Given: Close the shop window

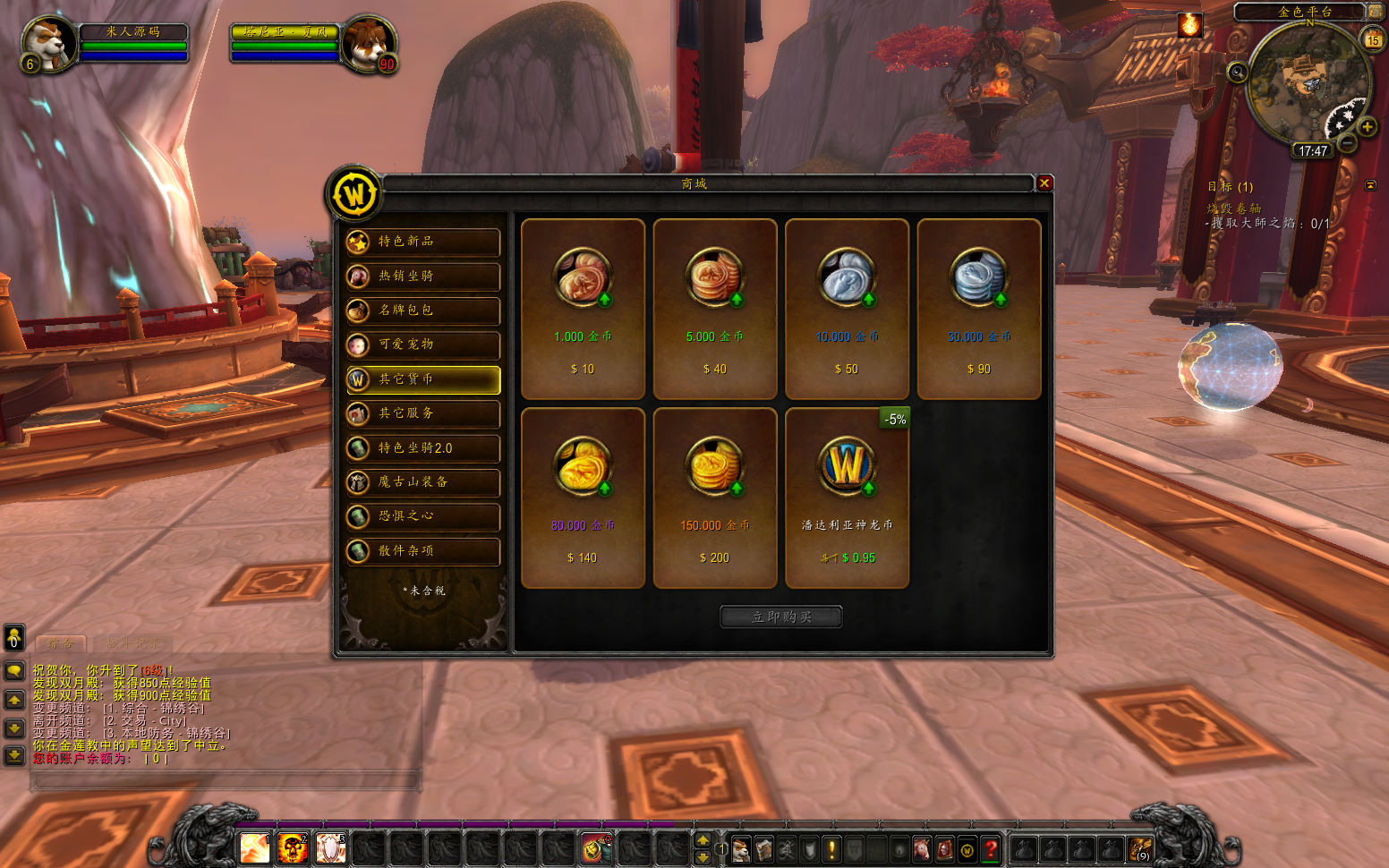Looking at the screenshot, I should (x=1044, y=183).
